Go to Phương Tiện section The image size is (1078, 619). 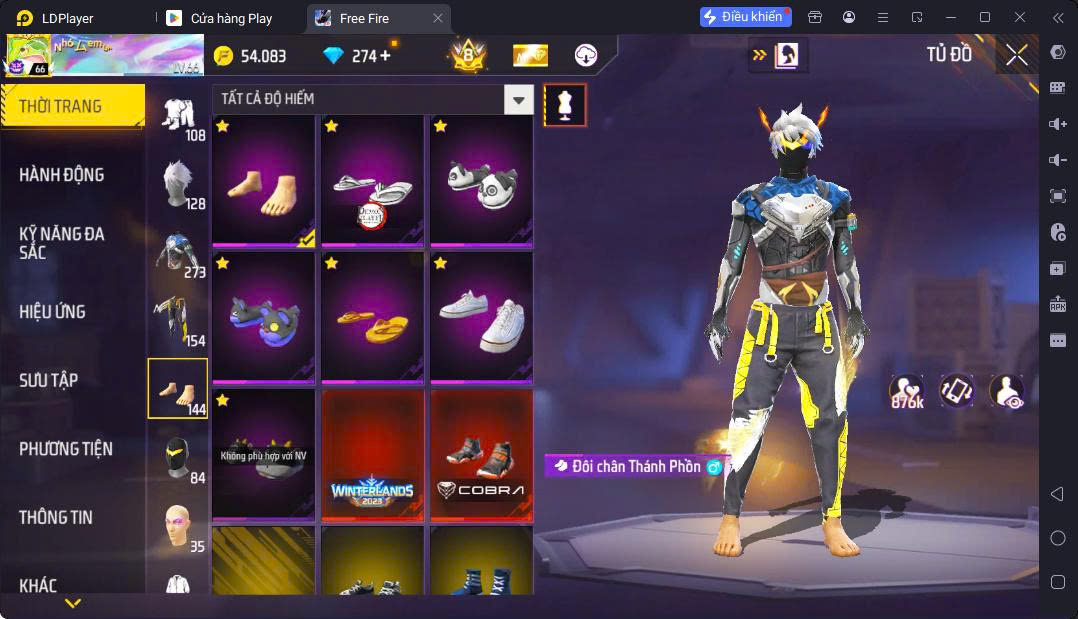coord(66,449)
